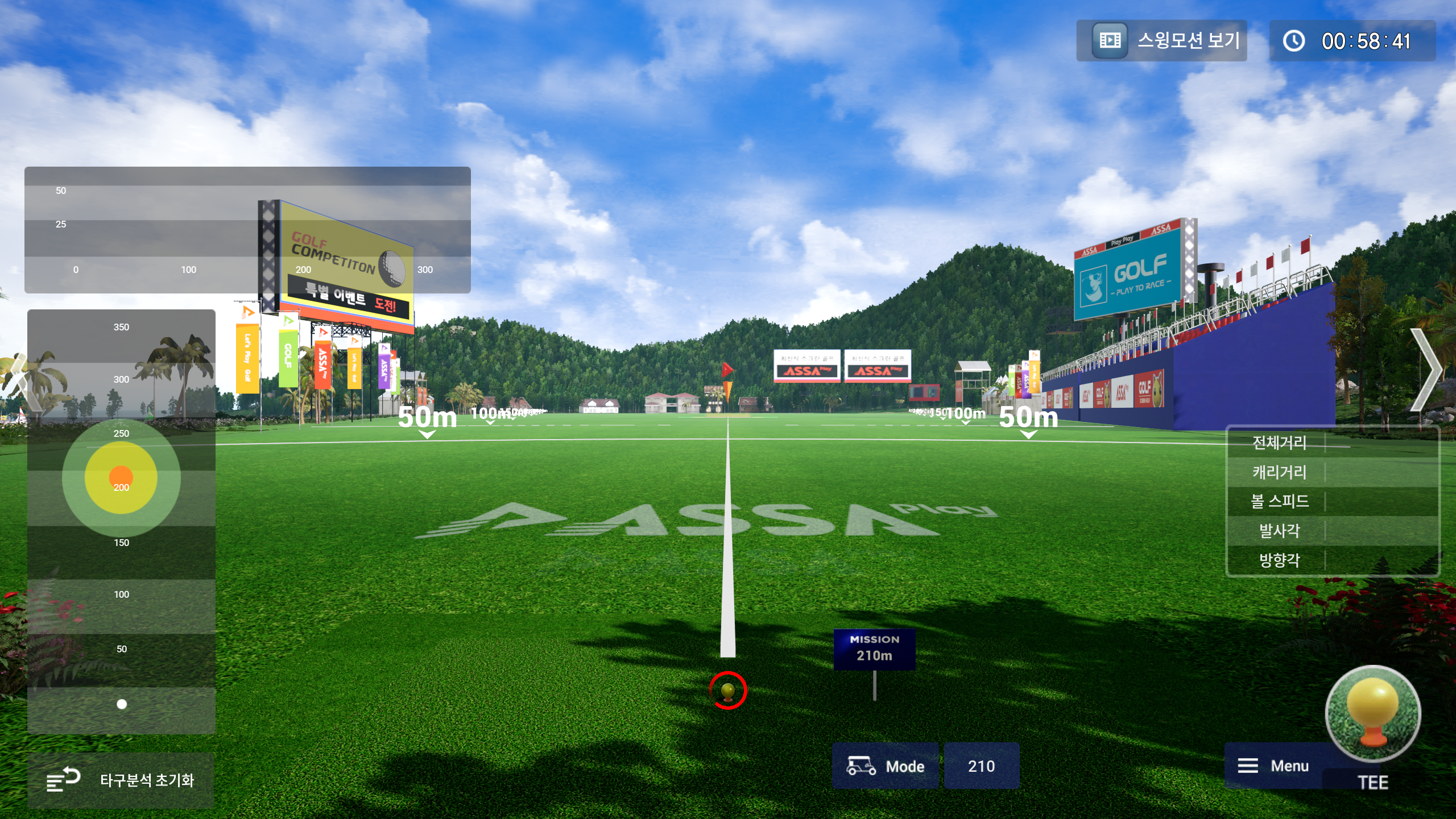Open the Menu

coord(1273,766)
